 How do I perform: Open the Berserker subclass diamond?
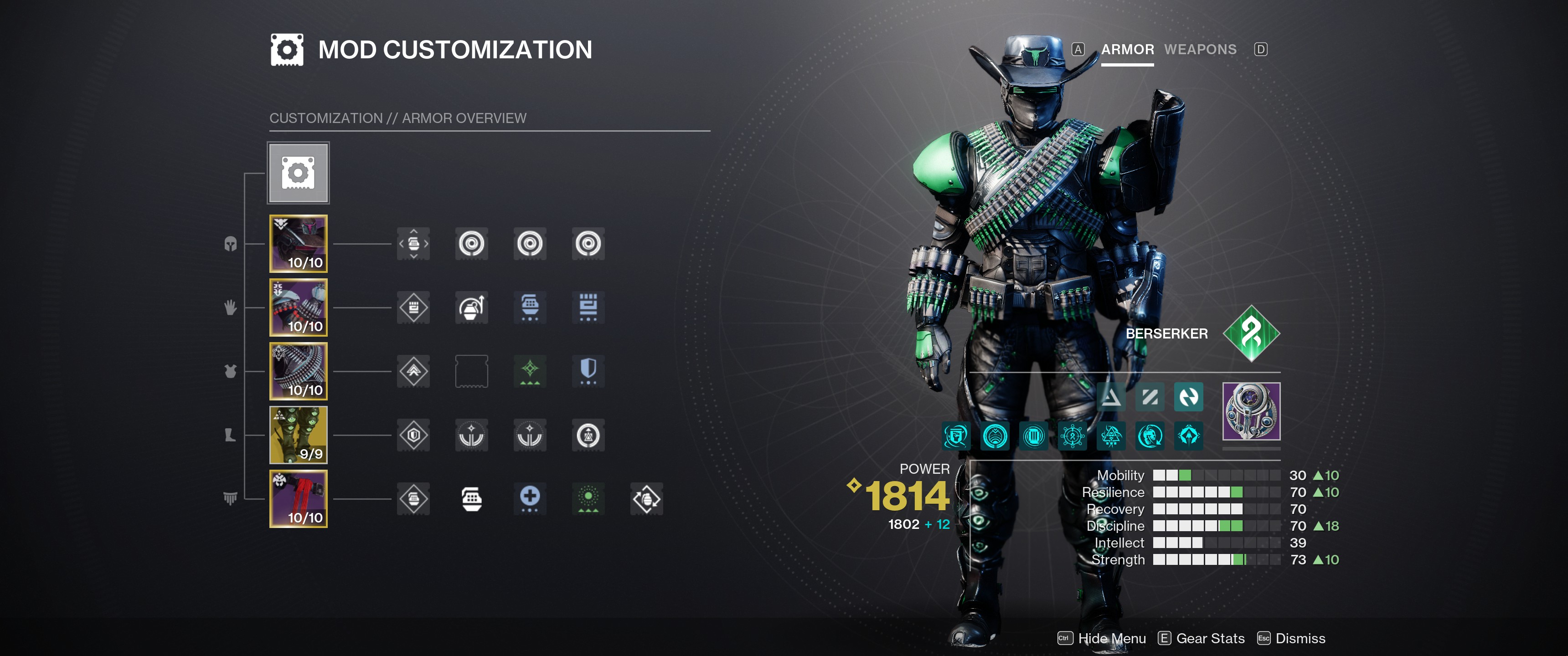[x=1251, y=333]
